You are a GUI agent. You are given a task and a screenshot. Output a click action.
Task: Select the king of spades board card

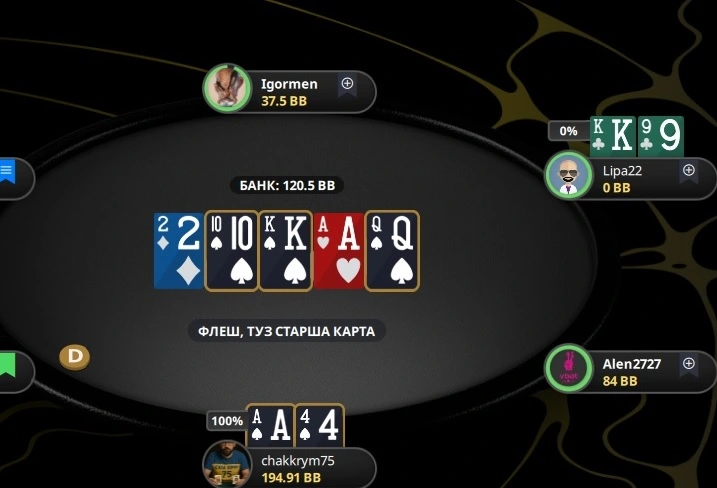[x=285, y=250]
